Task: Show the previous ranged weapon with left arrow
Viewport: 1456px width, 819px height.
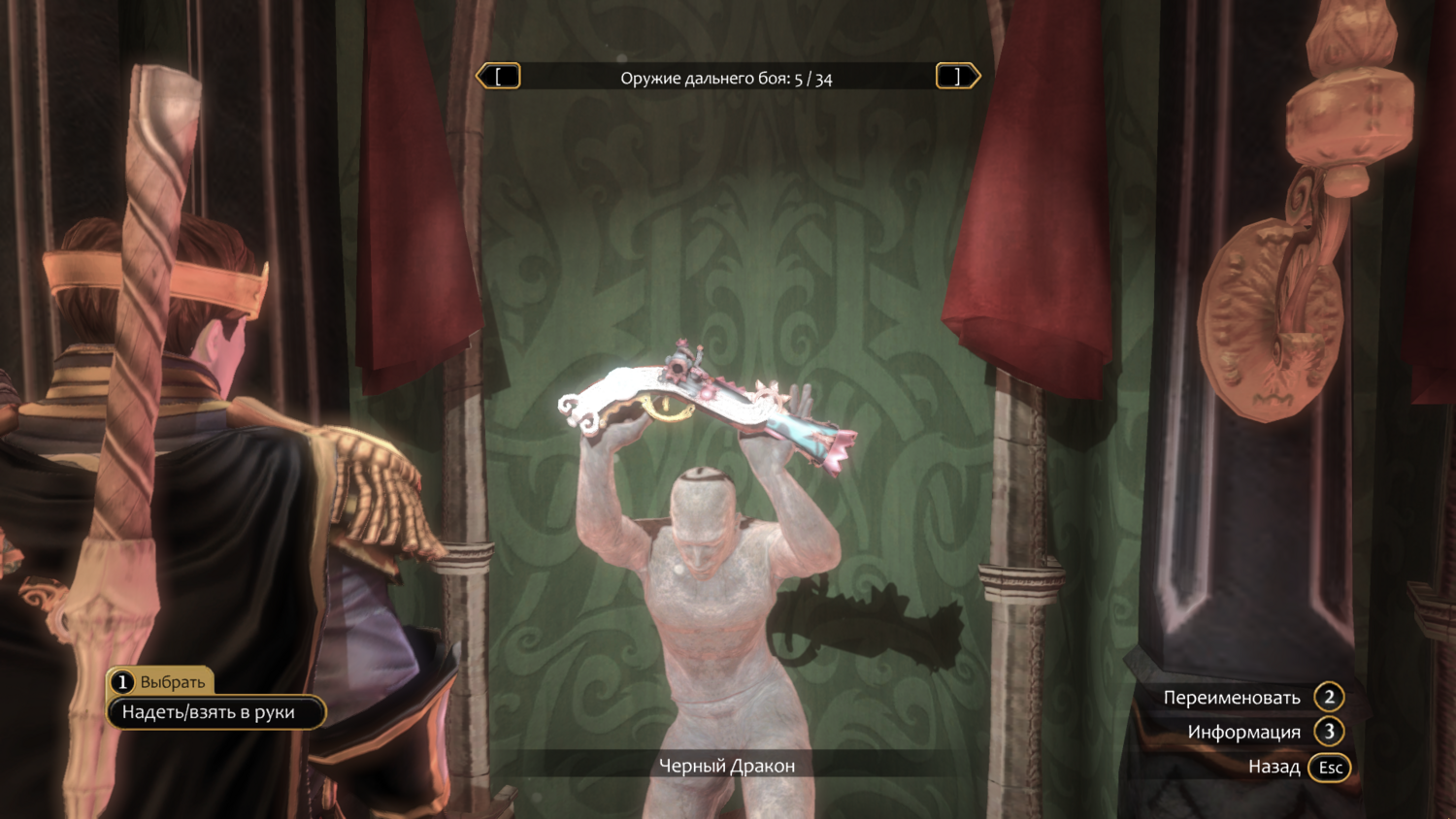Action: tap(499, 77)
